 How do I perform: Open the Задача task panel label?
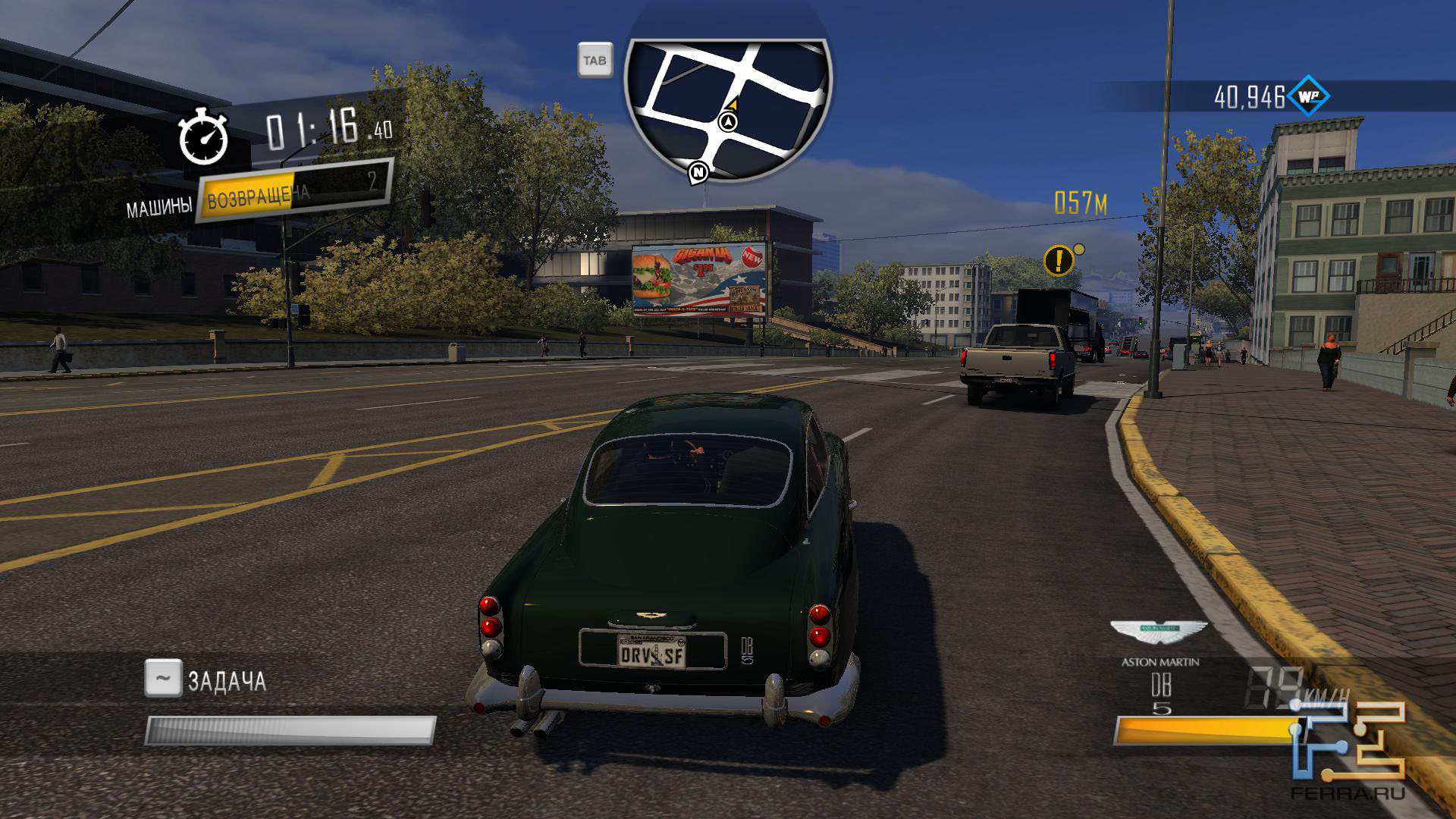pyautogui.click(x=227, y=680)
